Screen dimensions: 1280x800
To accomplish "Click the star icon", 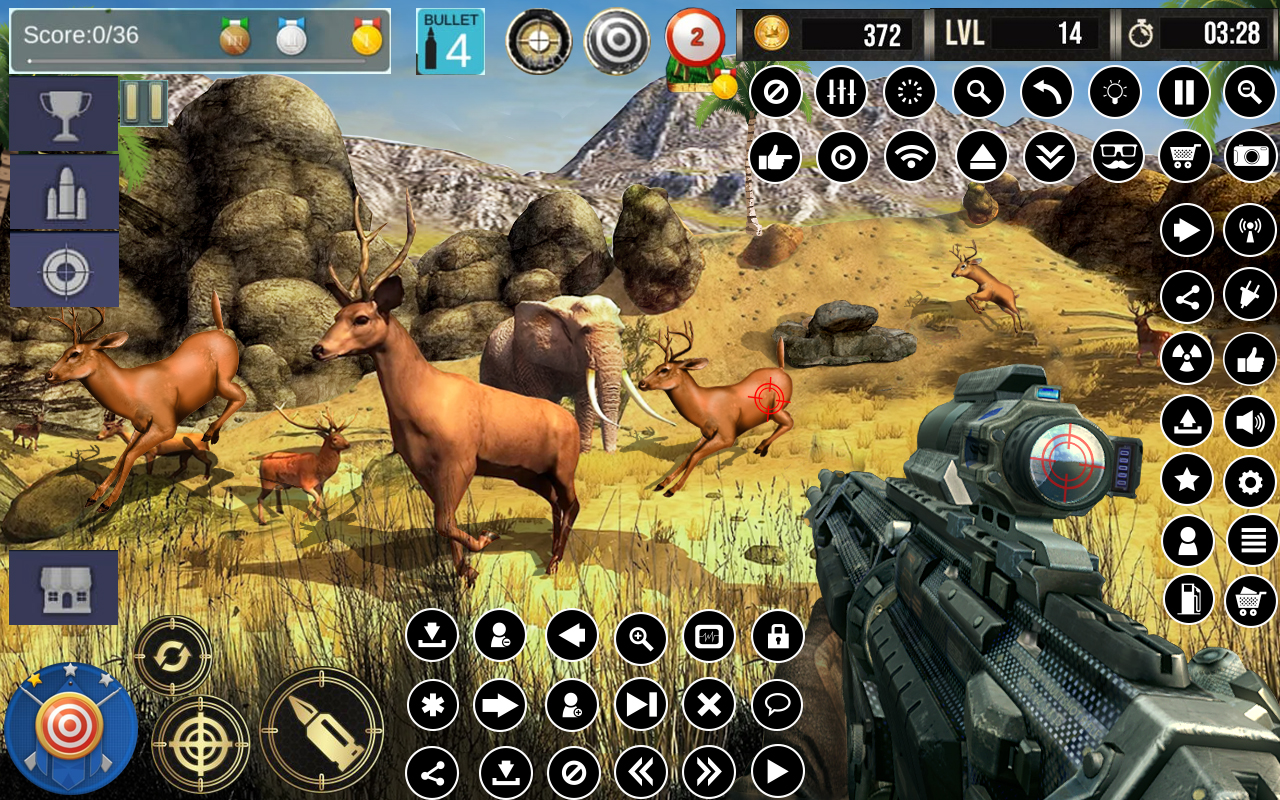I will click(x=1187, y=481).
